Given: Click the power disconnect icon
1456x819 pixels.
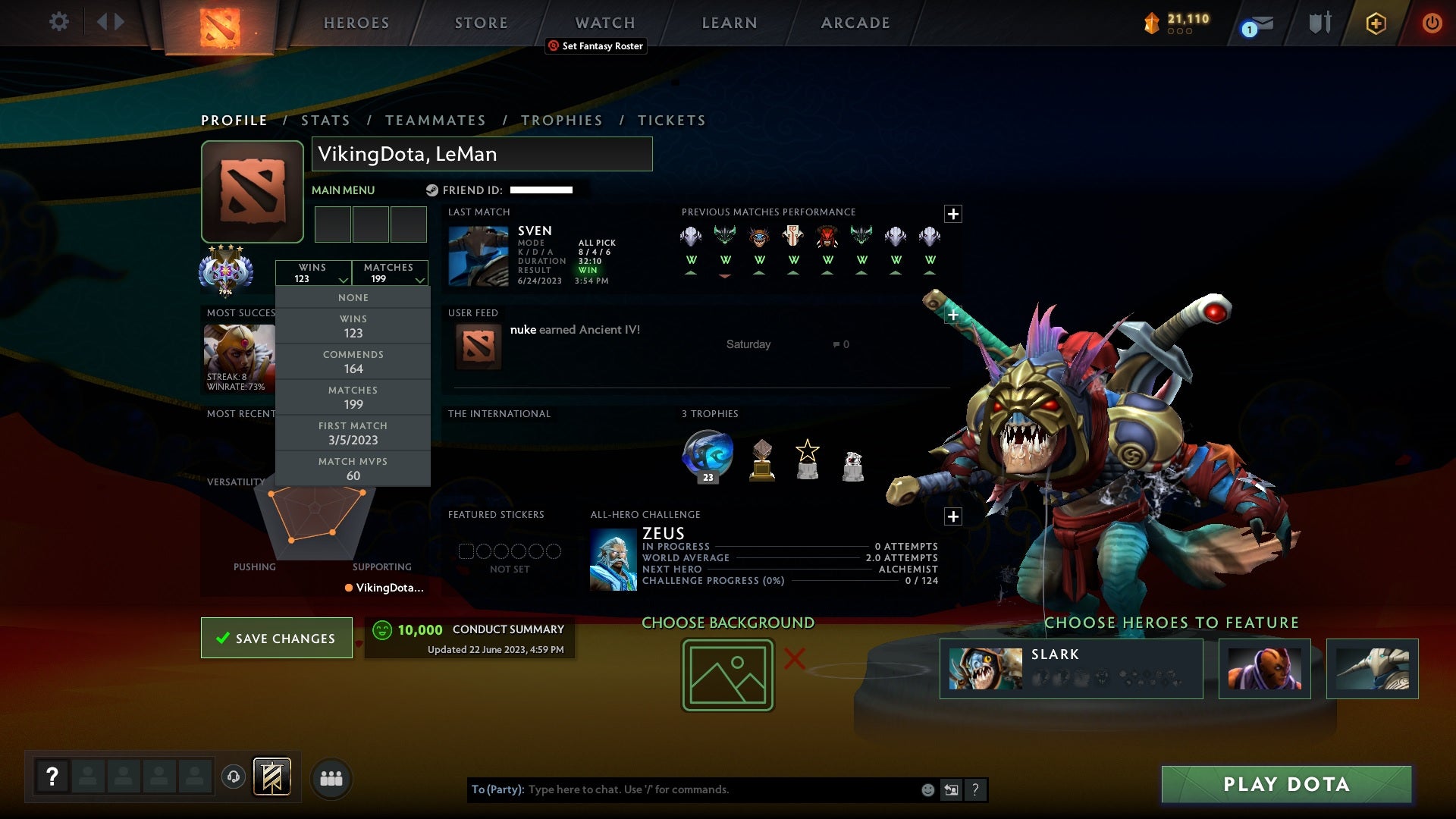Looking at the screenshot, I should coord(1432,22).
